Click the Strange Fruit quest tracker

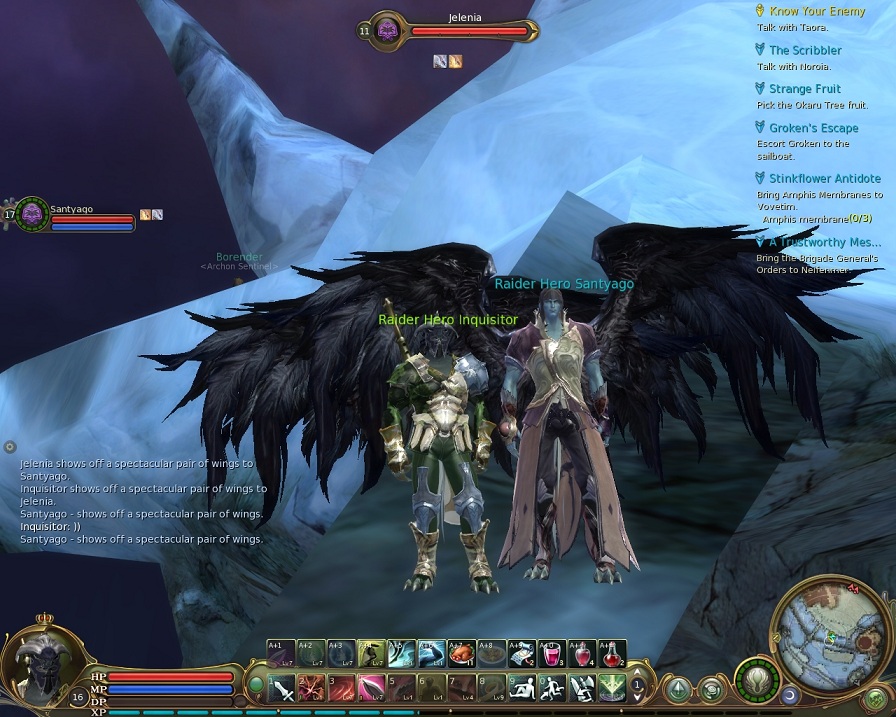[805, 89]
